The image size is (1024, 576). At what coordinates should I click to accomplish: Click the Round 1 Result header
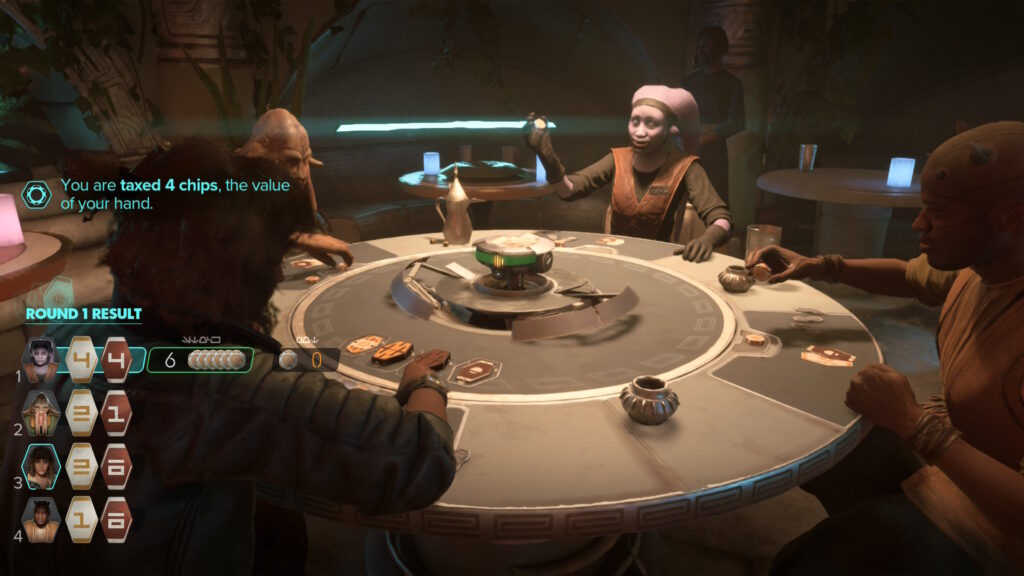pos(84,314)
